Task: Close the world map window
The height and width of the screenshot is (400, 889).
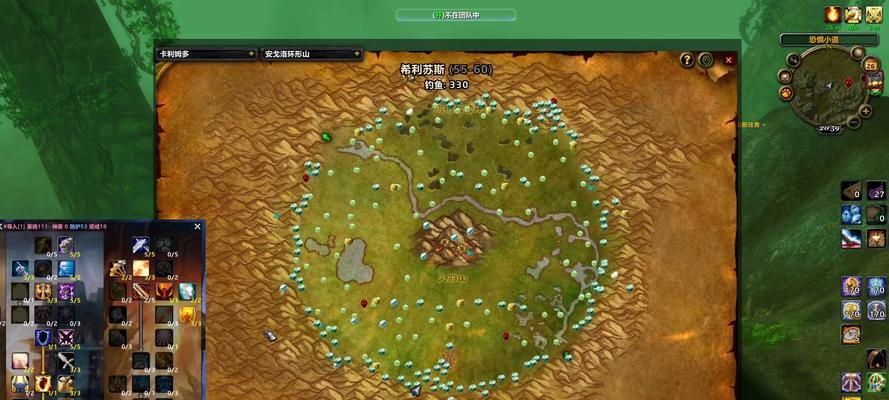Action: click(x=729, y=60)
